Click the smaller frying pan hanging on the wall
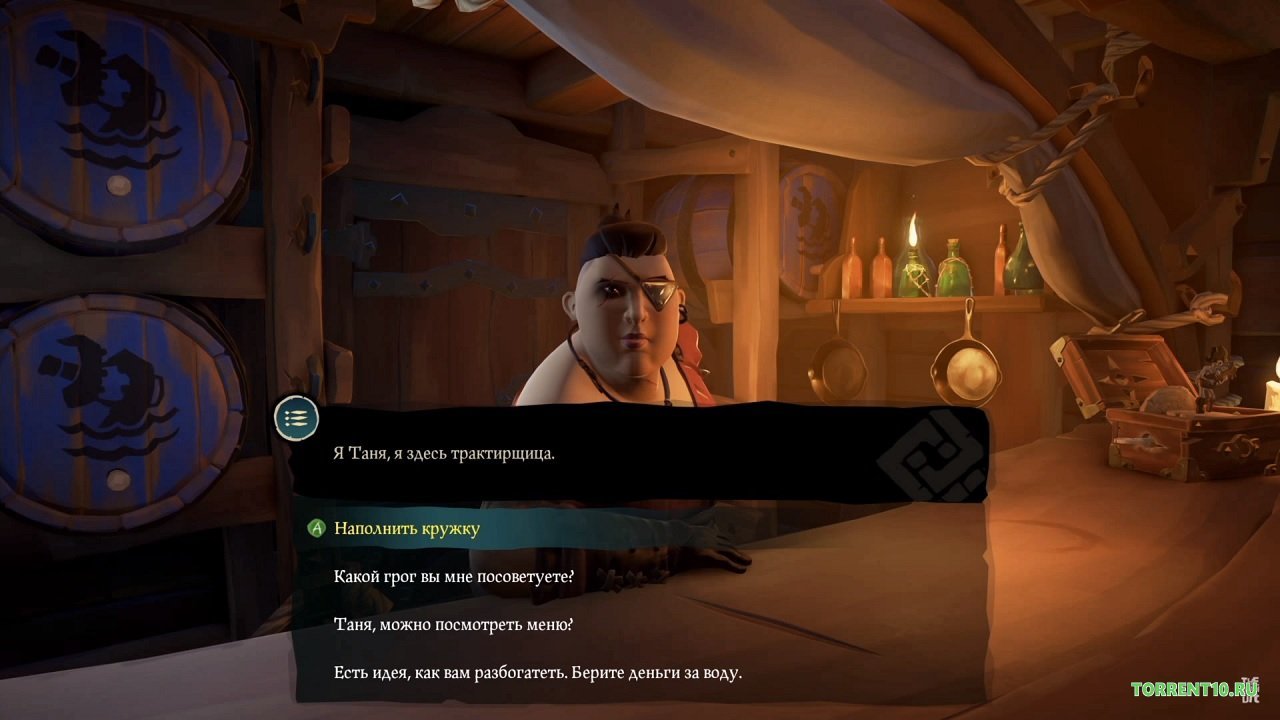This screenshot has width=1280, height=720. (838, 370)
